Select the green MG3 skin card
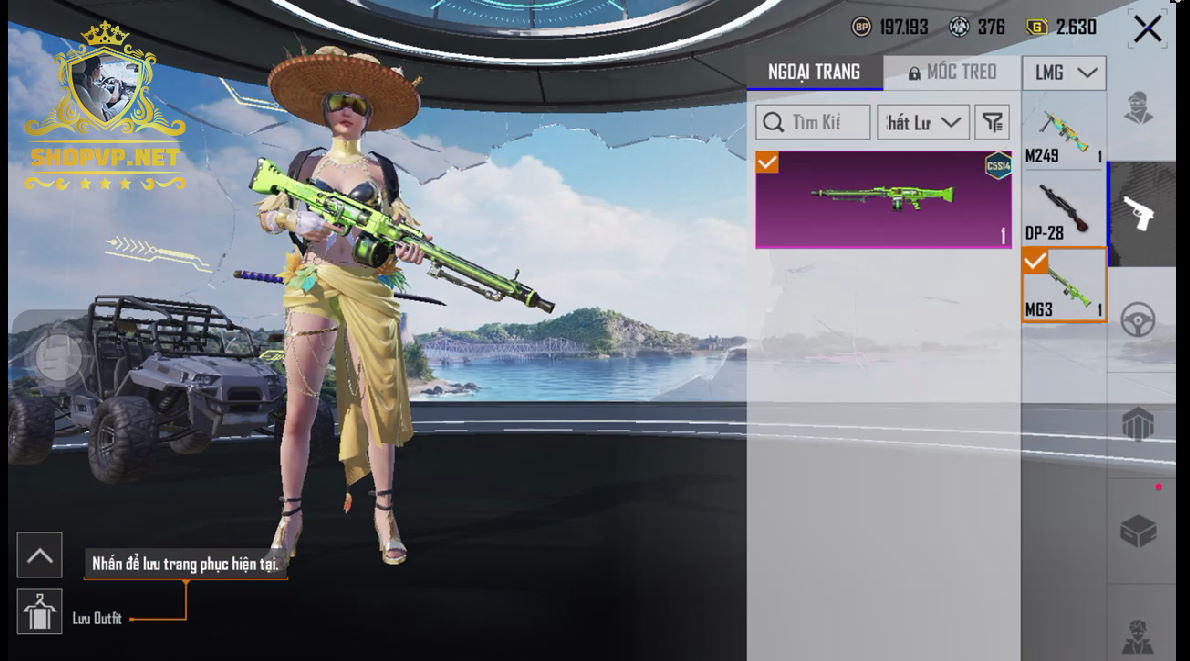Screen dimensions: 1190x661 pos(883,199)
